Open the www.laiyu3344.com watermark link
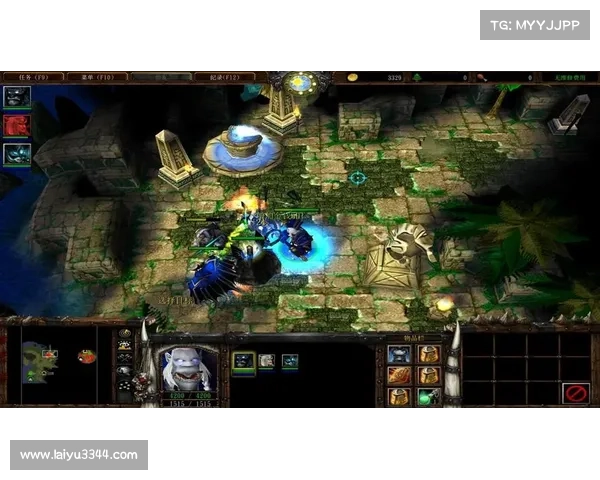 (79, 455)
